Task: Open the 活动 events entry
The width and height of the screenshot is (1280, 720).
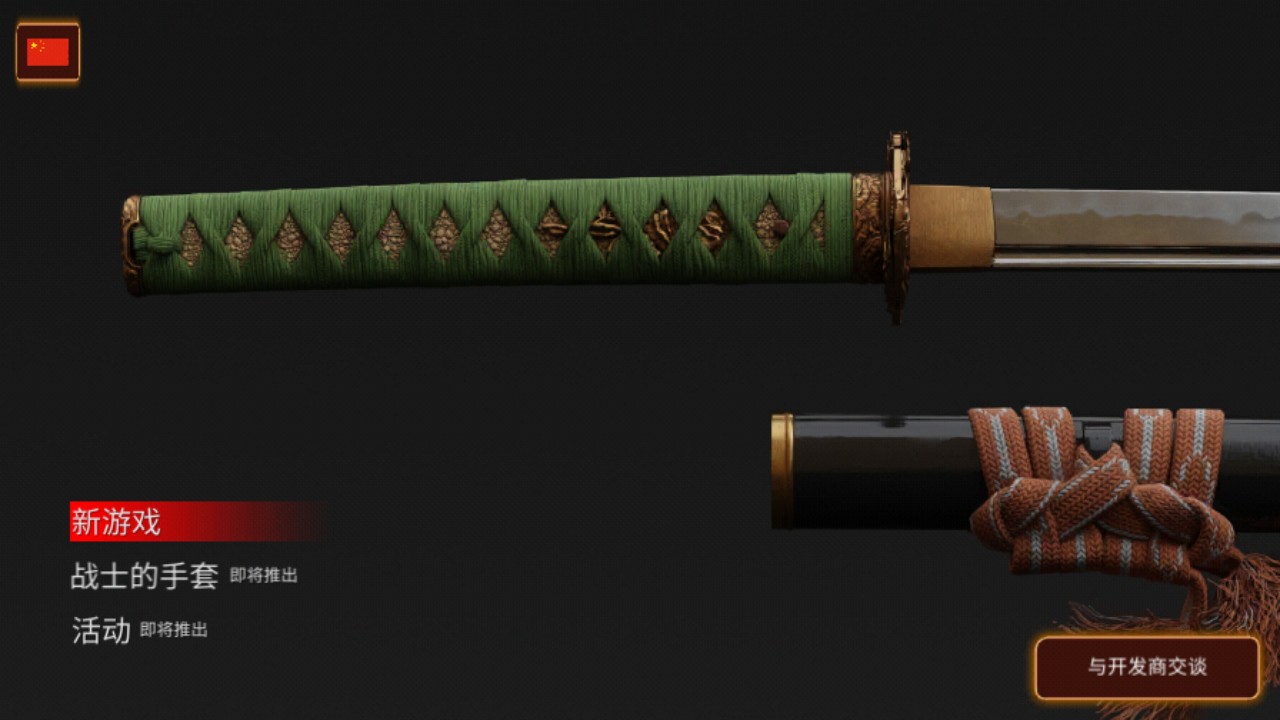Action: coord(101,630)
